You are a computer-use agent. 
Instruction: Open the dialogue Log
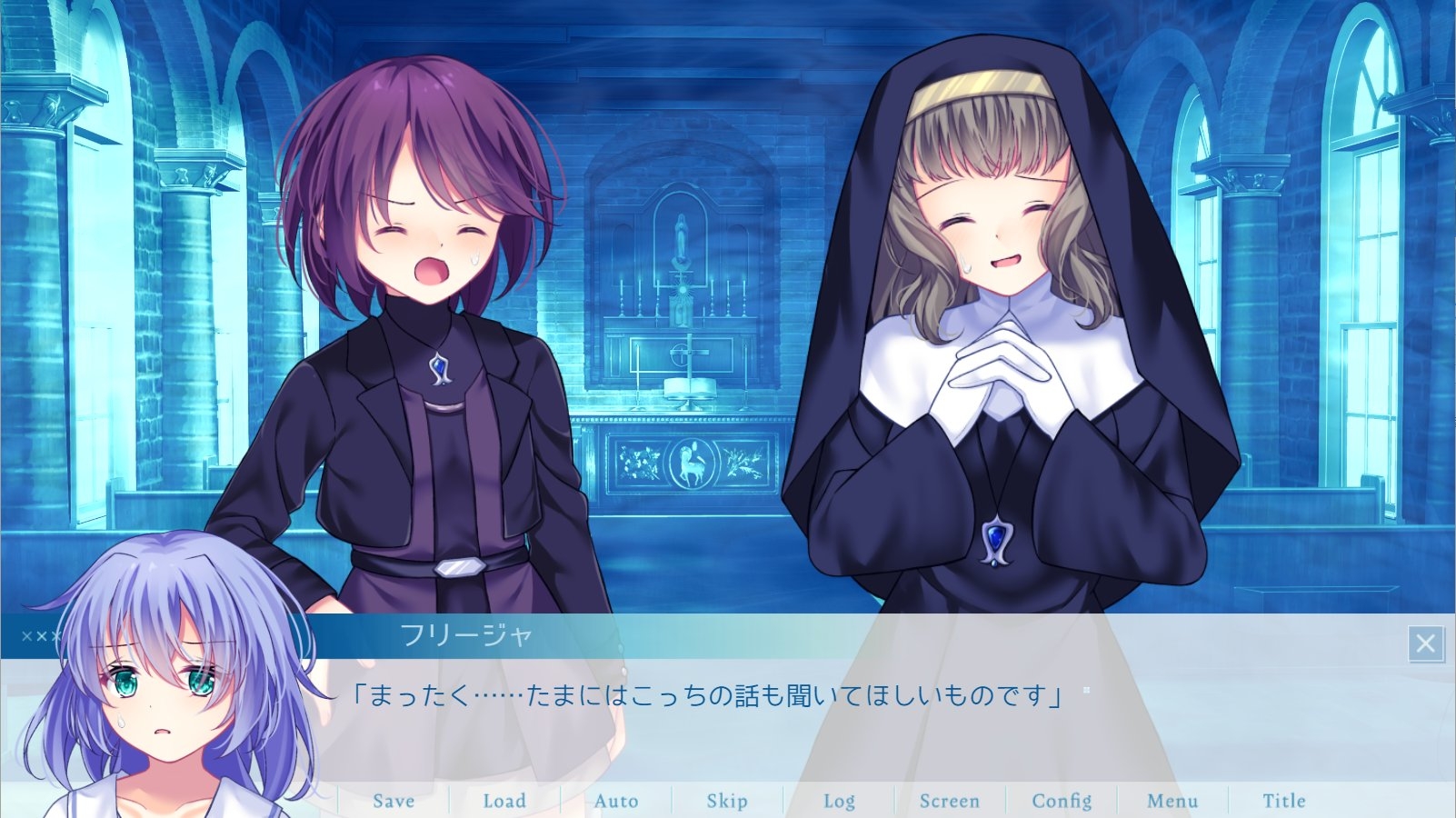coord(839,801)
